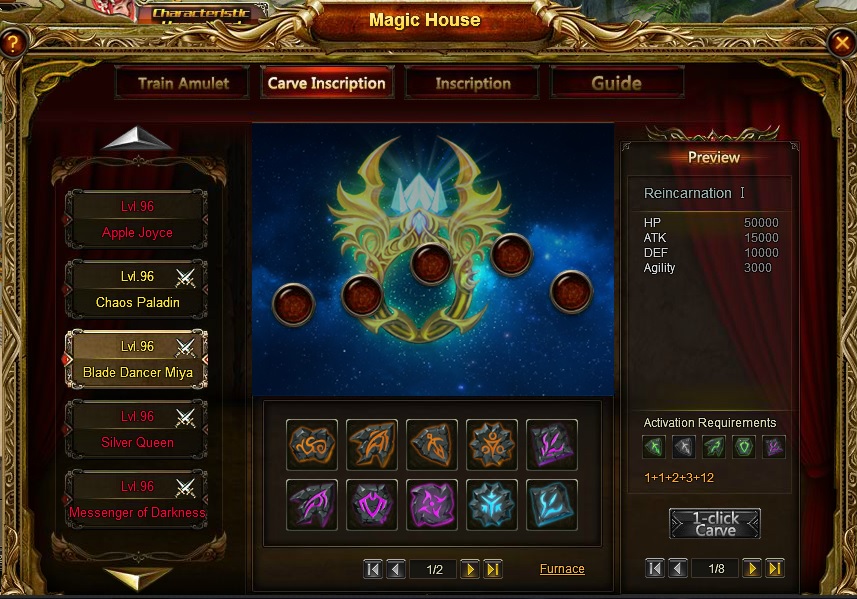Select the cyan spiked gear inscription
Screen dimensions: 857x599
click(492, 504)
